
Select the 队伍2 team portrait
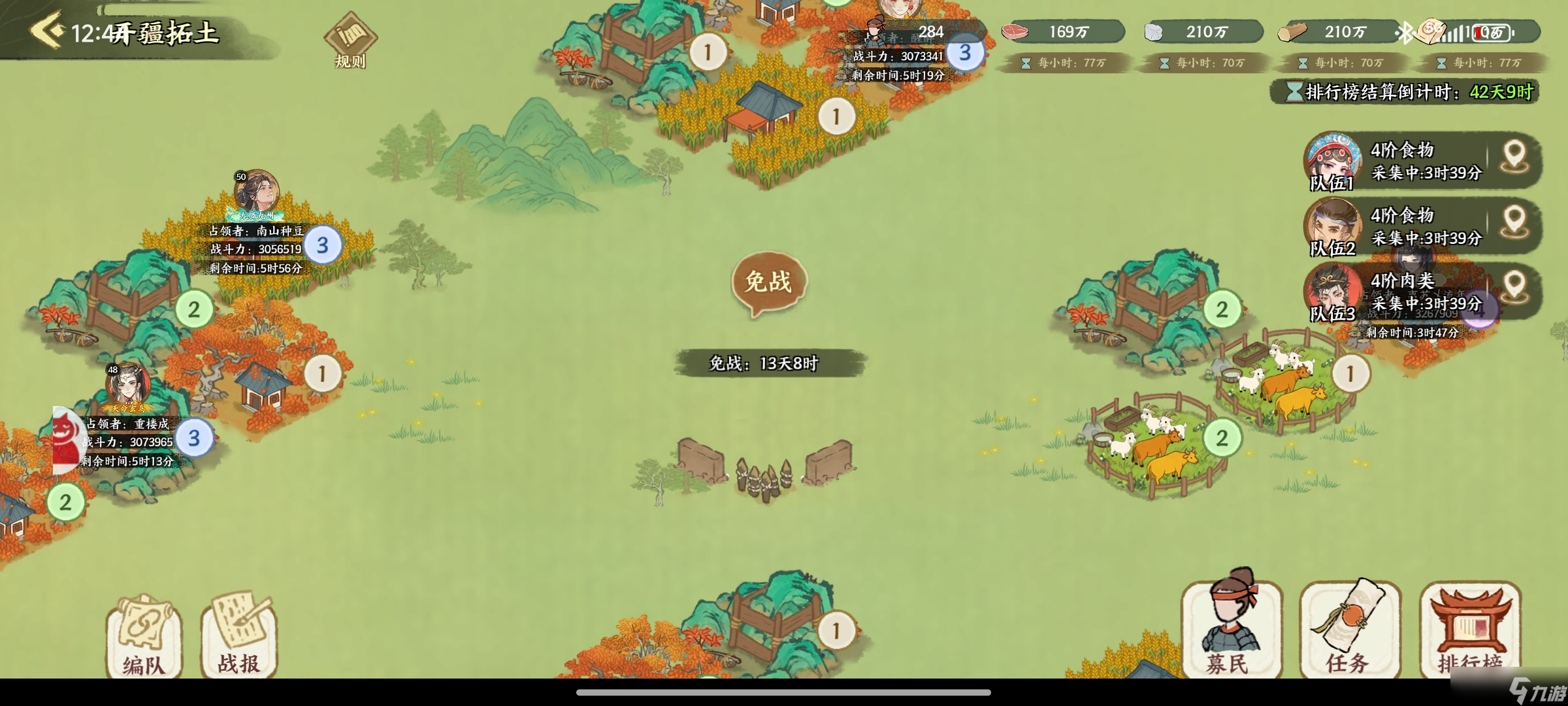(x=1333, y=226)
